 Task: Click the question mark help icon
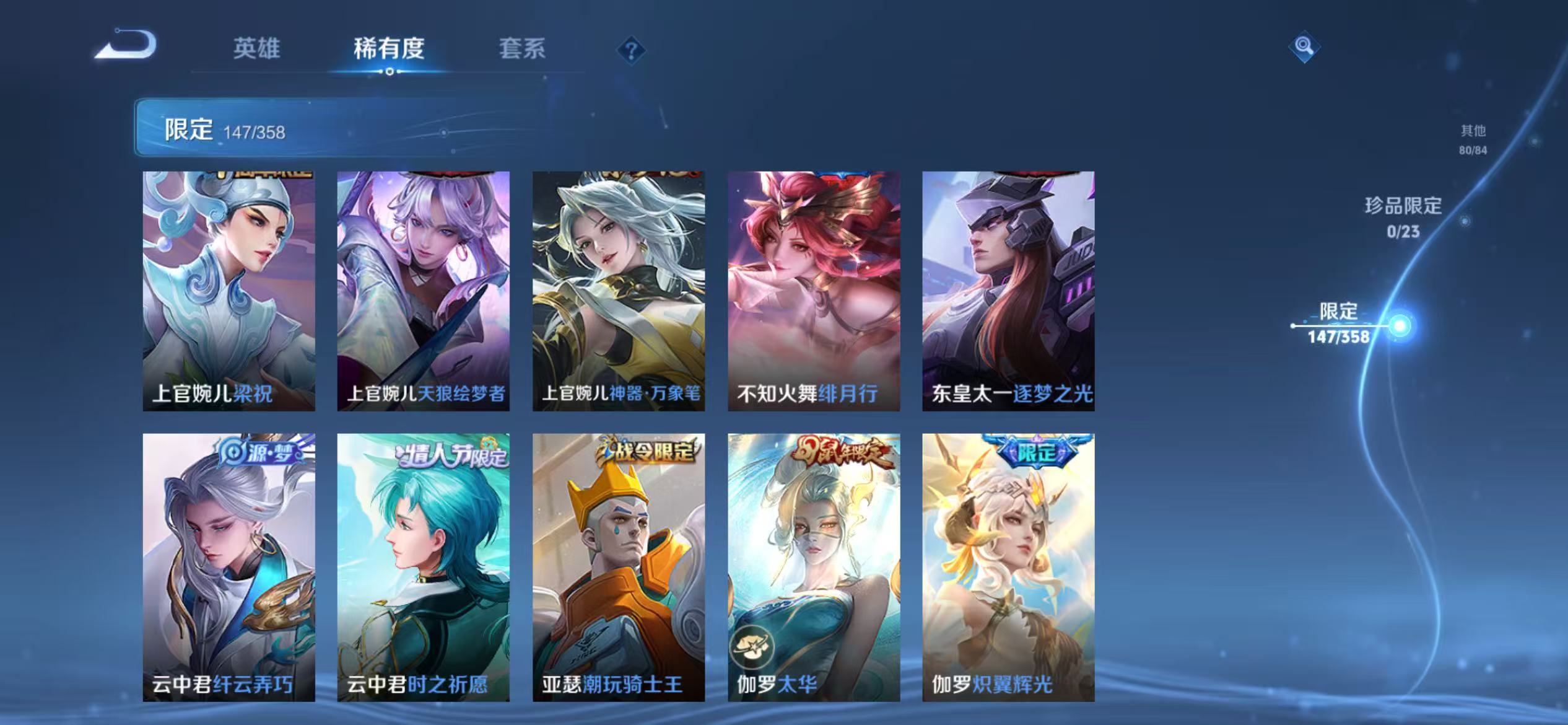pyautogui.click(x=630, y=50)
